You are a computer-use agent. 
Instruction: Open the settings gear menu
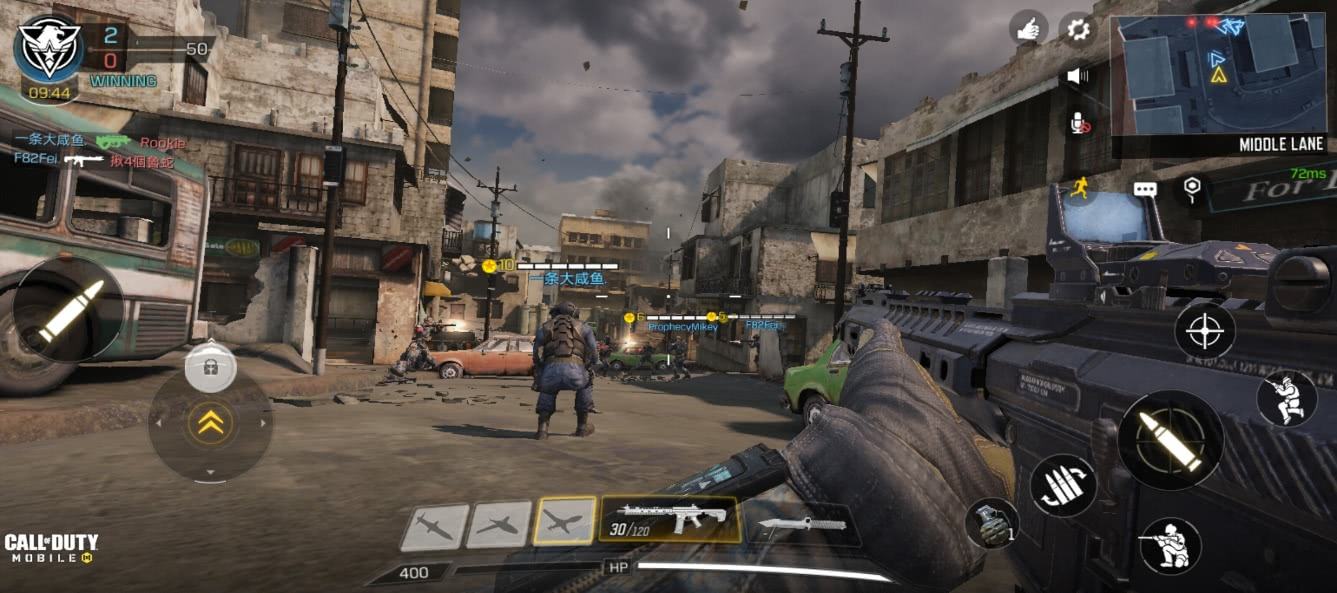(x=1078, y=29)
